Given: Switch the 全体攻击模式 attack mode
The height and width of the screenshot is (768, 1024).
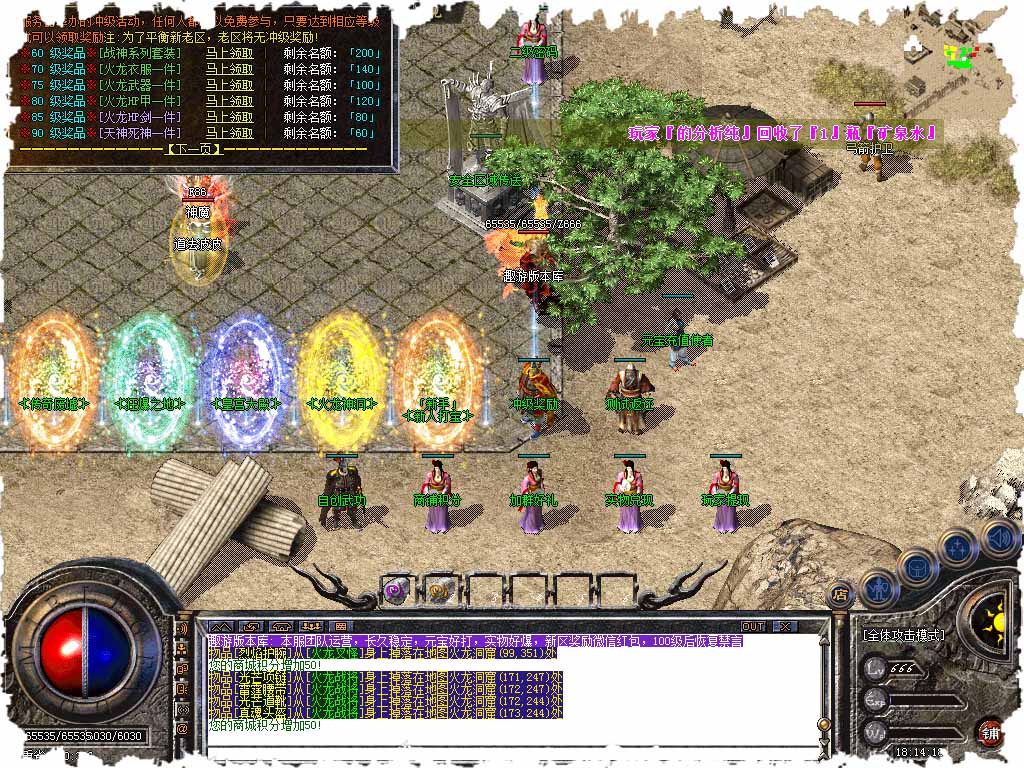Looking at the screenshot, I should [x=905, y=635].
